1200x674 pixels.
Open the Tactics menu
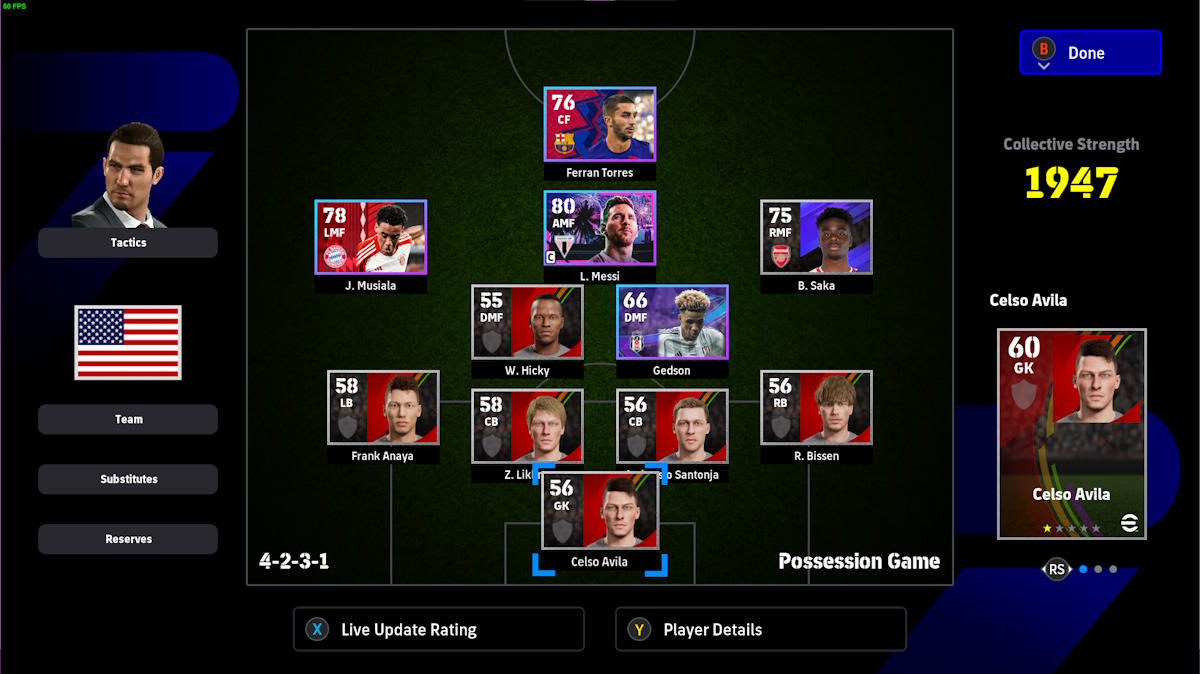coord(128,243)
